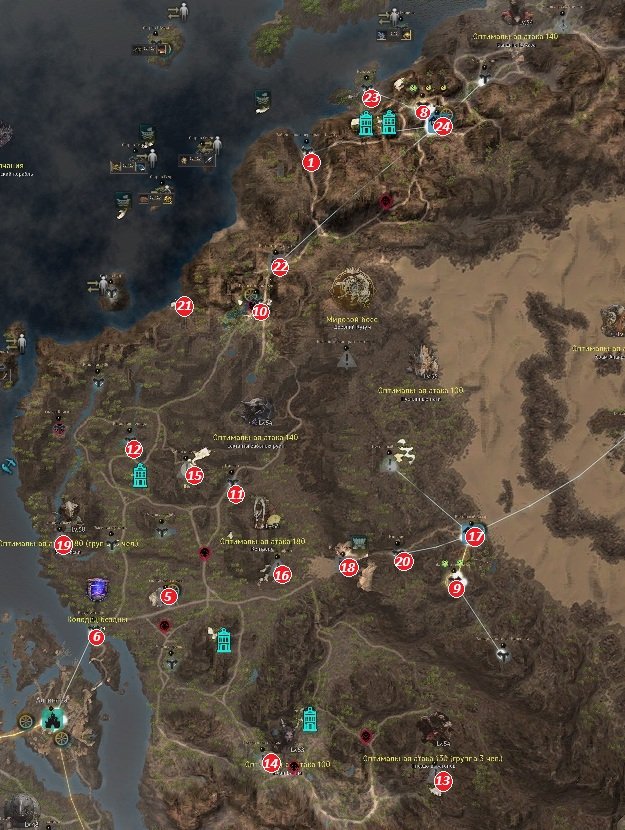The width and height of the screenshot is (625, 830).
Task: Select map marker number 11
Action: point(235,493)
